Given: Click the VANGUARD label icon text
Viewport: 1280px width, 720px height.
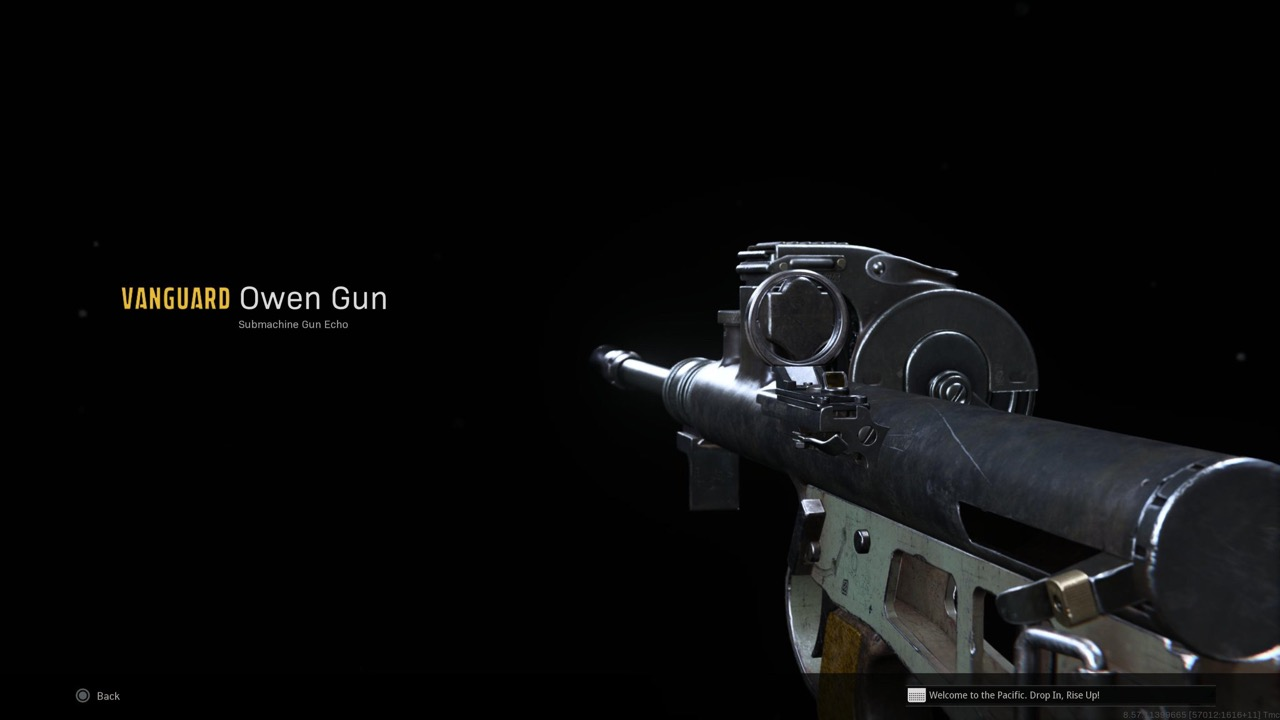Looking at the screenshot, I should pos(174,298).
